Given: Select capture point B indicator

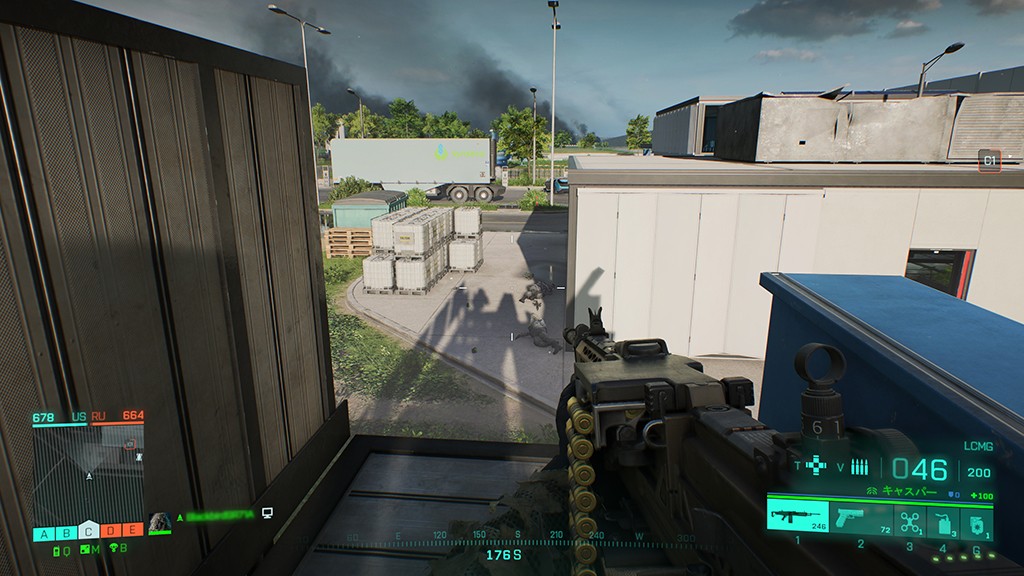Looking at the screenshot, I should 66,532.
